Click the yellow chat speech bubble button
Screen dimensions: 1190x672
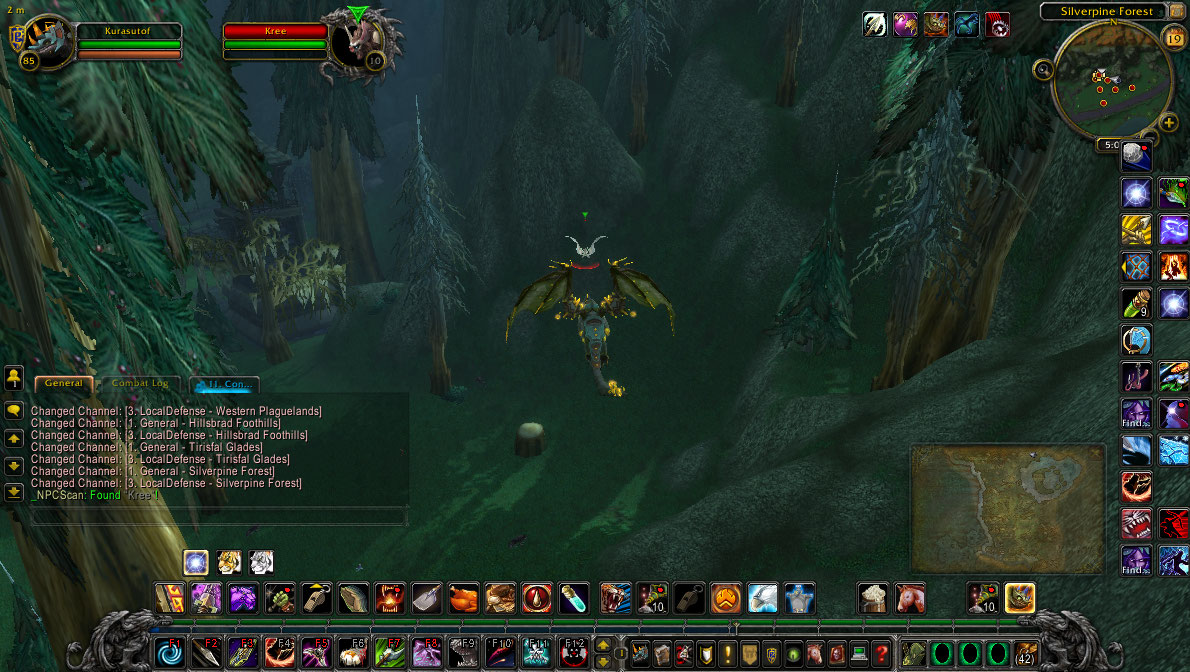(x=14, y=410)
